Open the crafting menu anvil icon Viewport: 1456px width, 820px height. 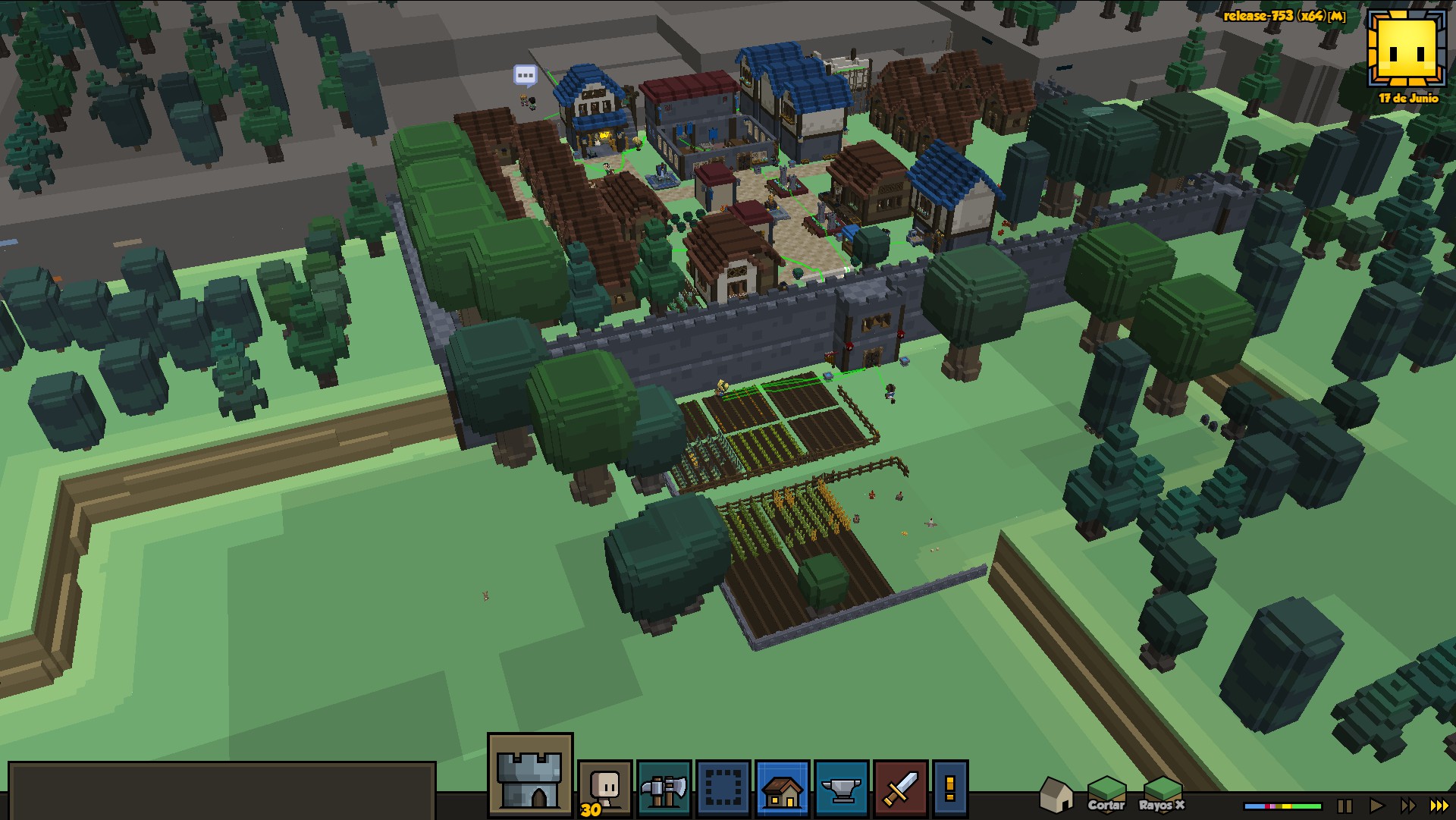(x=842, y=789)
